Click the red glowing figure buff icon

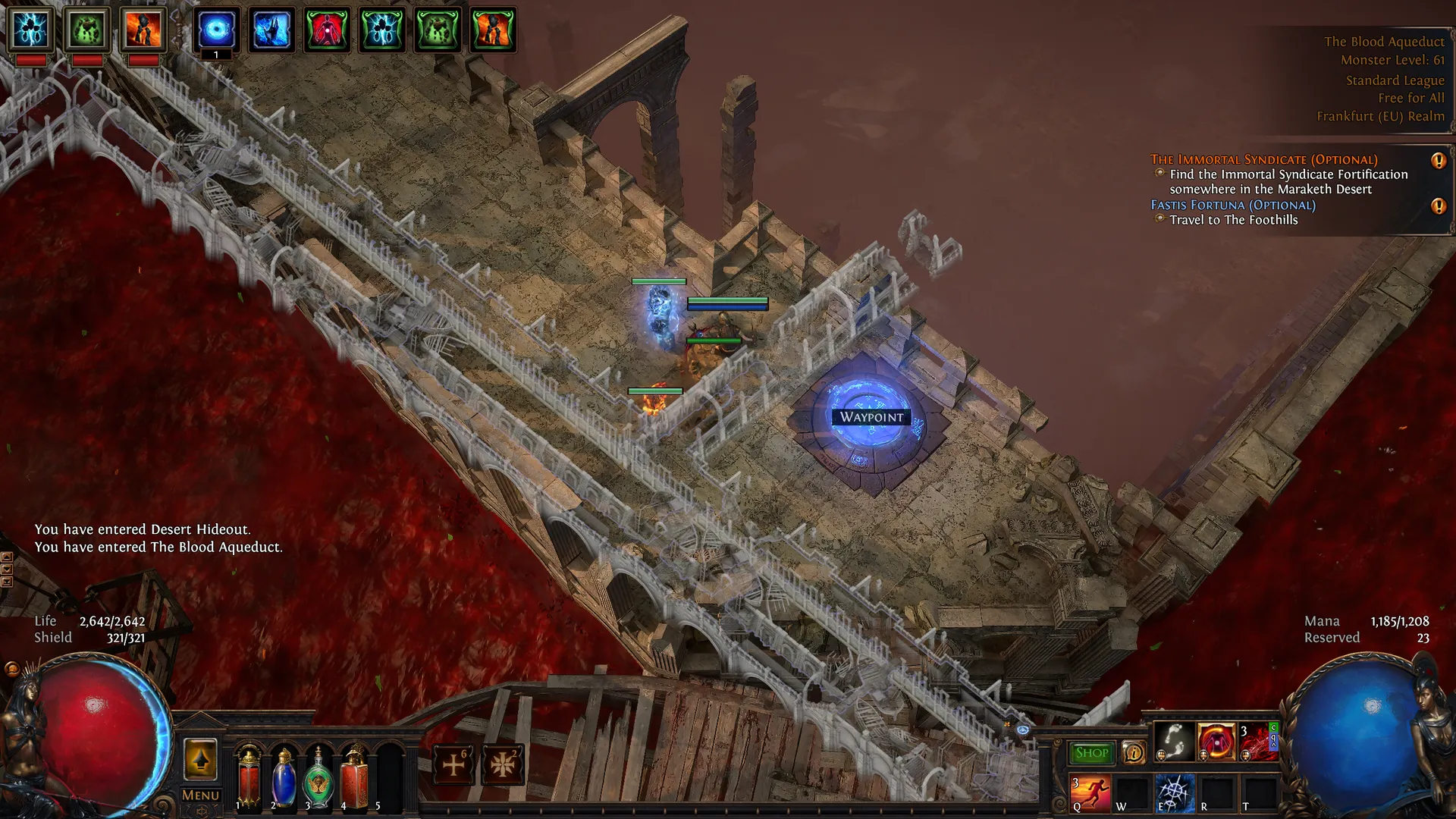327,30
